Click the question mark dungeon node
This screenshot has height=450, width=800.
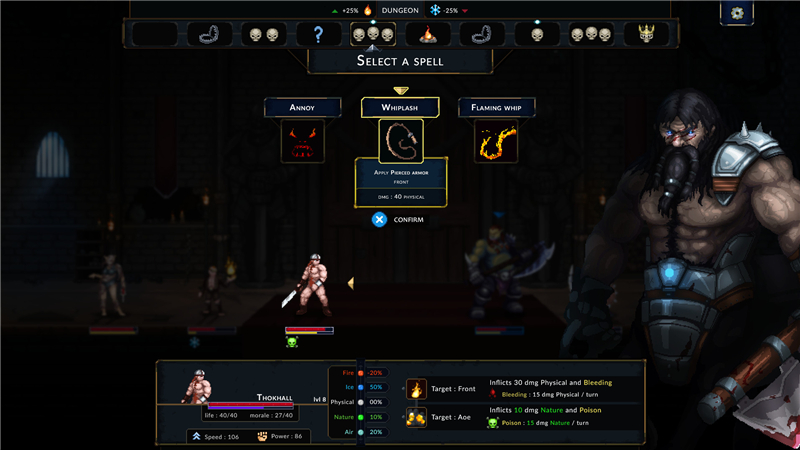click(318, 35)
